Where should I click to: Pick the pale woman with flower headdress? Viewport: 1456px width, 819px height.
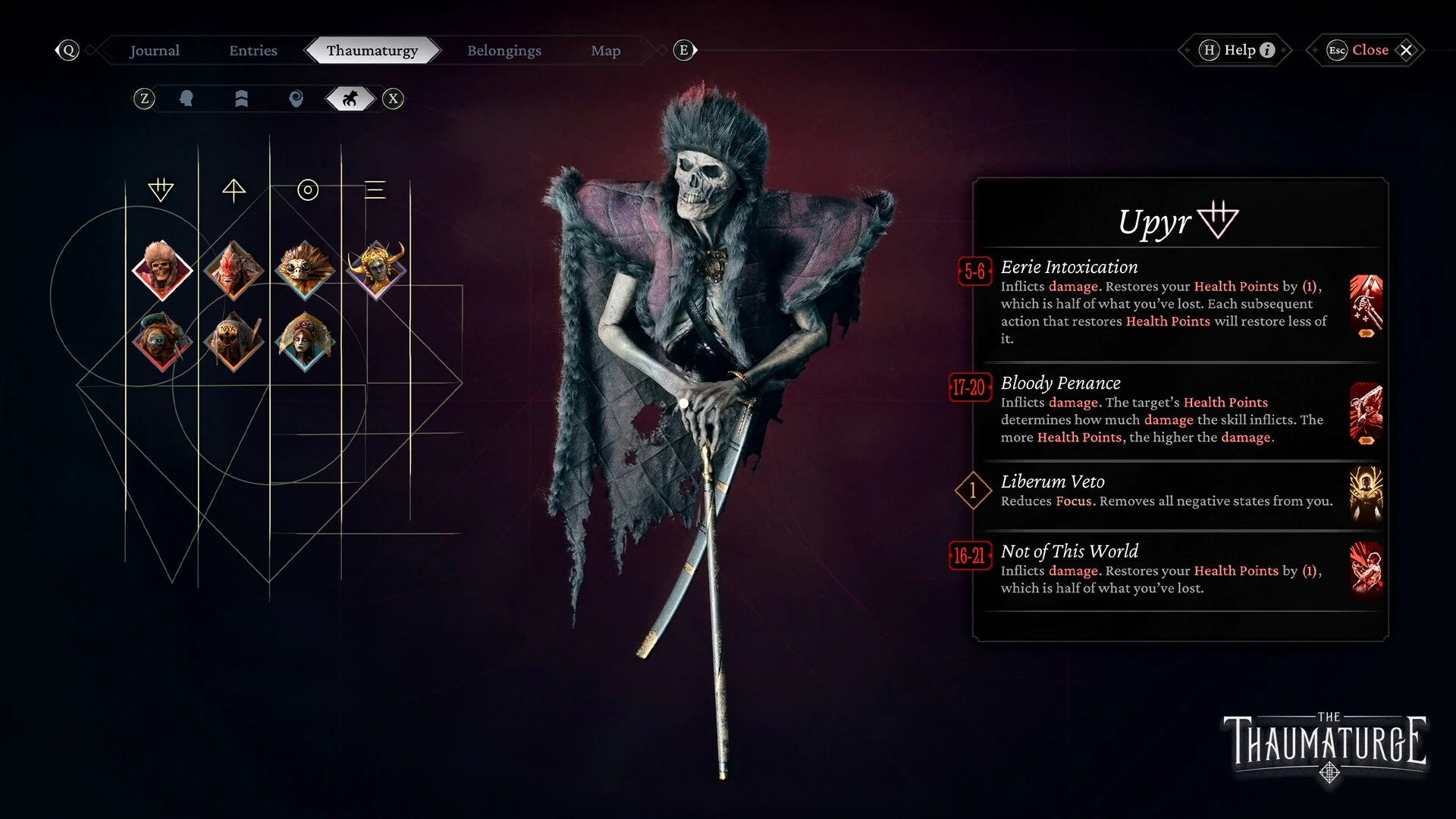pos(305,341)
